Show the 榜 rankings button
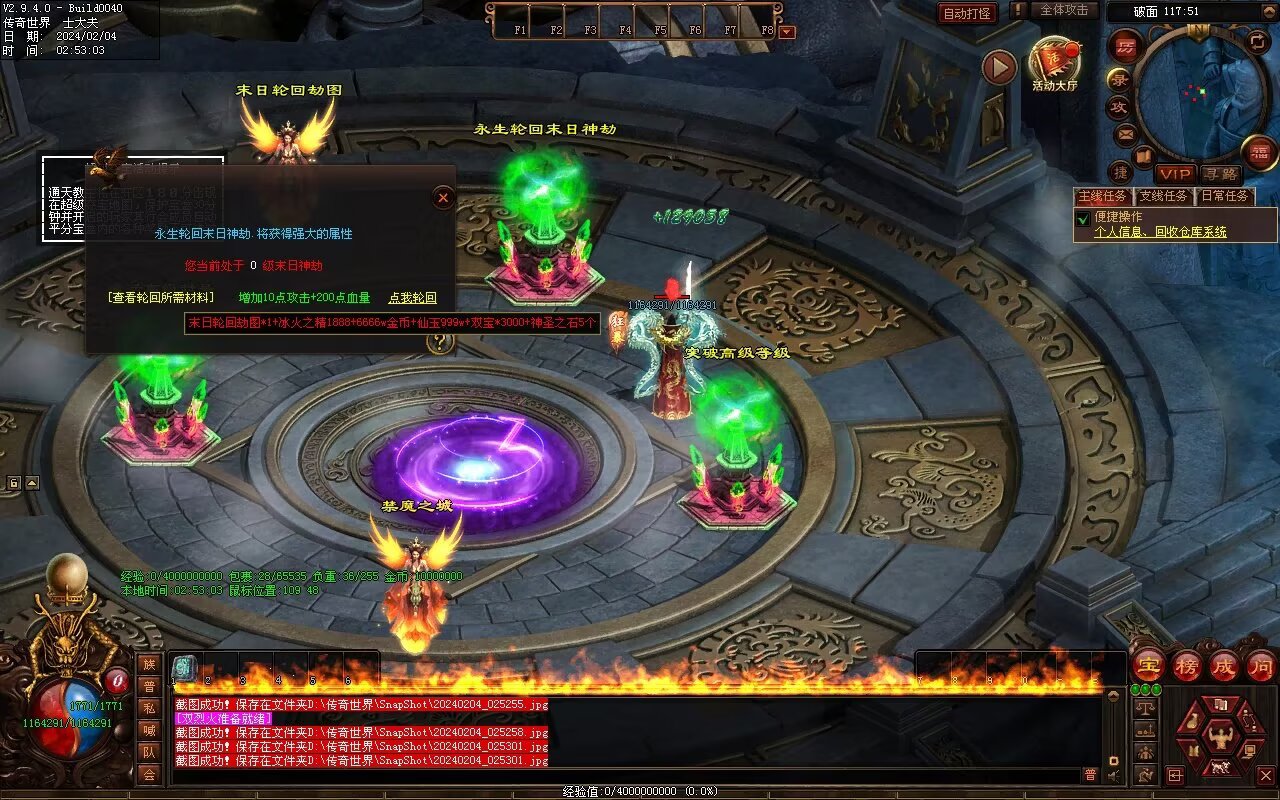1280x800 pixels. pyautogui.click(x=1187, y=665)
